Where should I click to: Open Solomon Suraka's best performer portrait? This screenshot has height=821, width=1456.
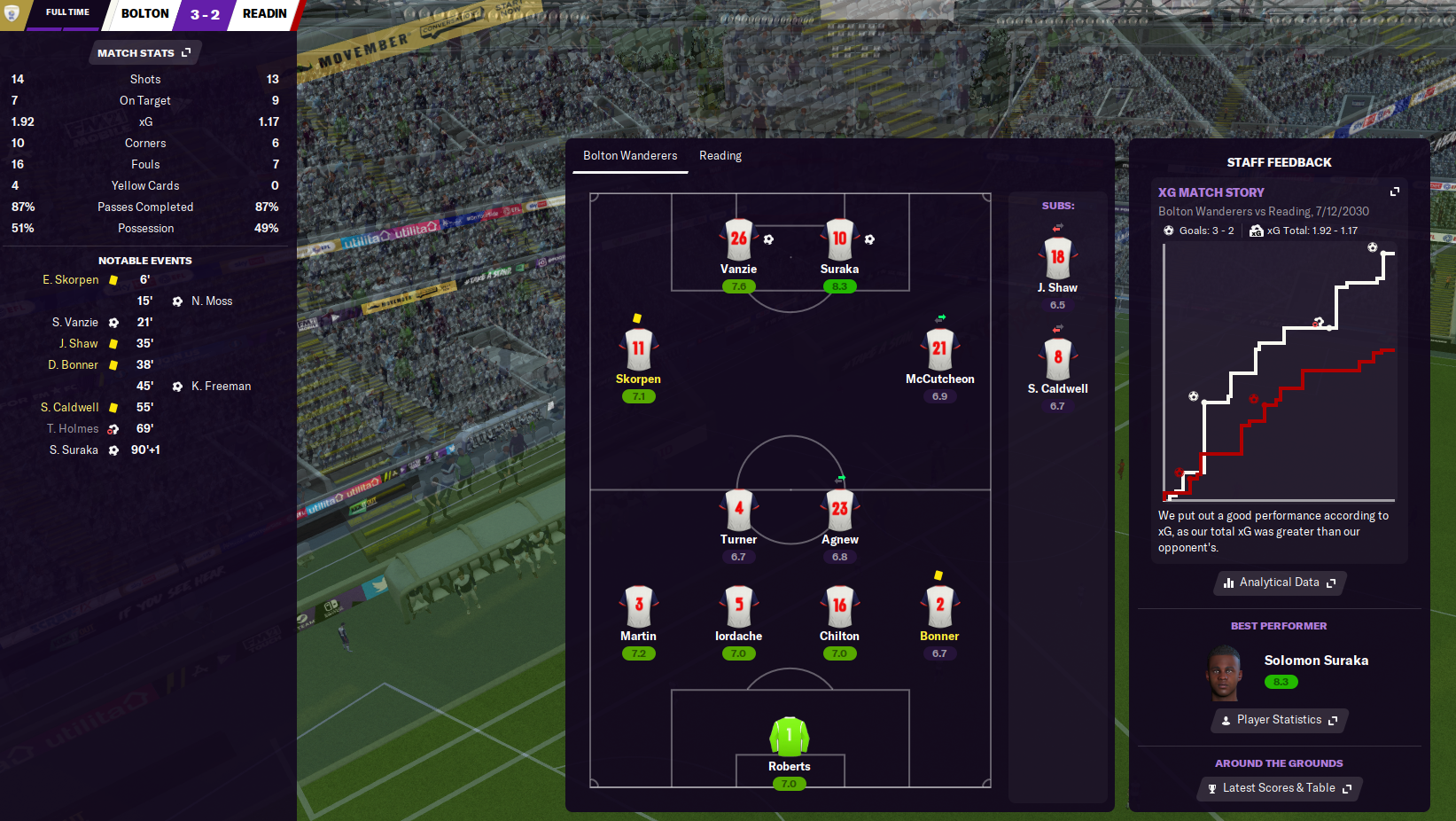pos(1224,674)
